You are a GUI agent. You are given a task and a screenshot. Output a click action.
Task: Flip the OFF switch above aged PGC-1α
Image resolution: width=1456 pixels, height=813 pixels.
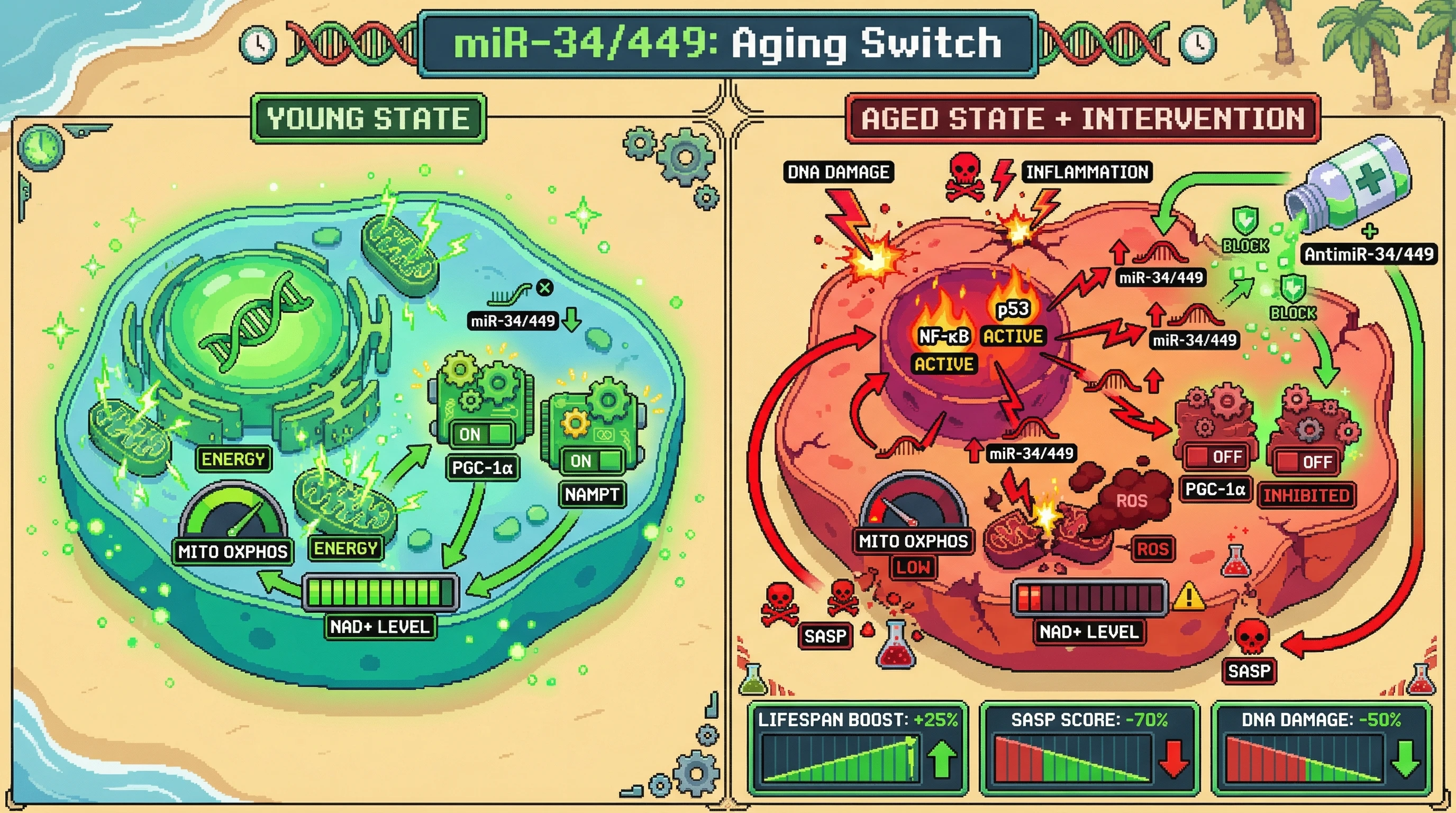(x=1214, y=457)
